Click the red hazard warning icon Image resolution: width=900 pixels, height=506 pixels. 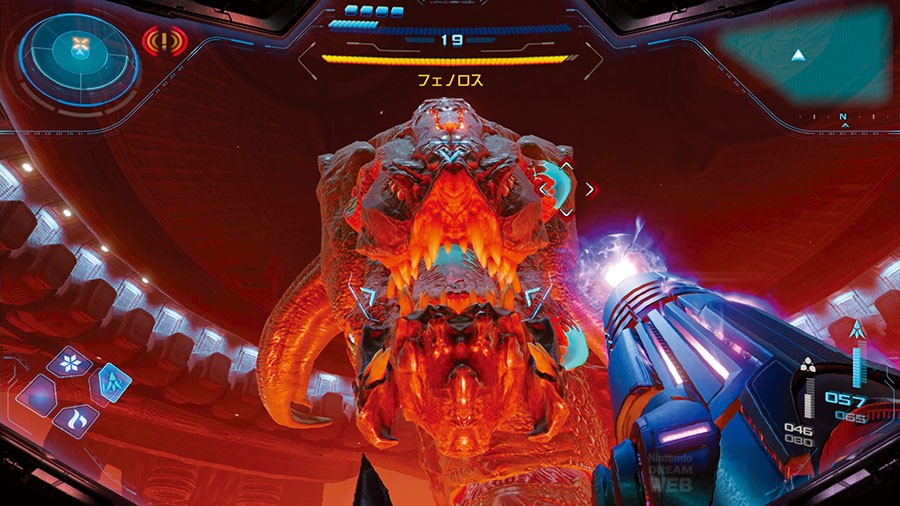163,42
